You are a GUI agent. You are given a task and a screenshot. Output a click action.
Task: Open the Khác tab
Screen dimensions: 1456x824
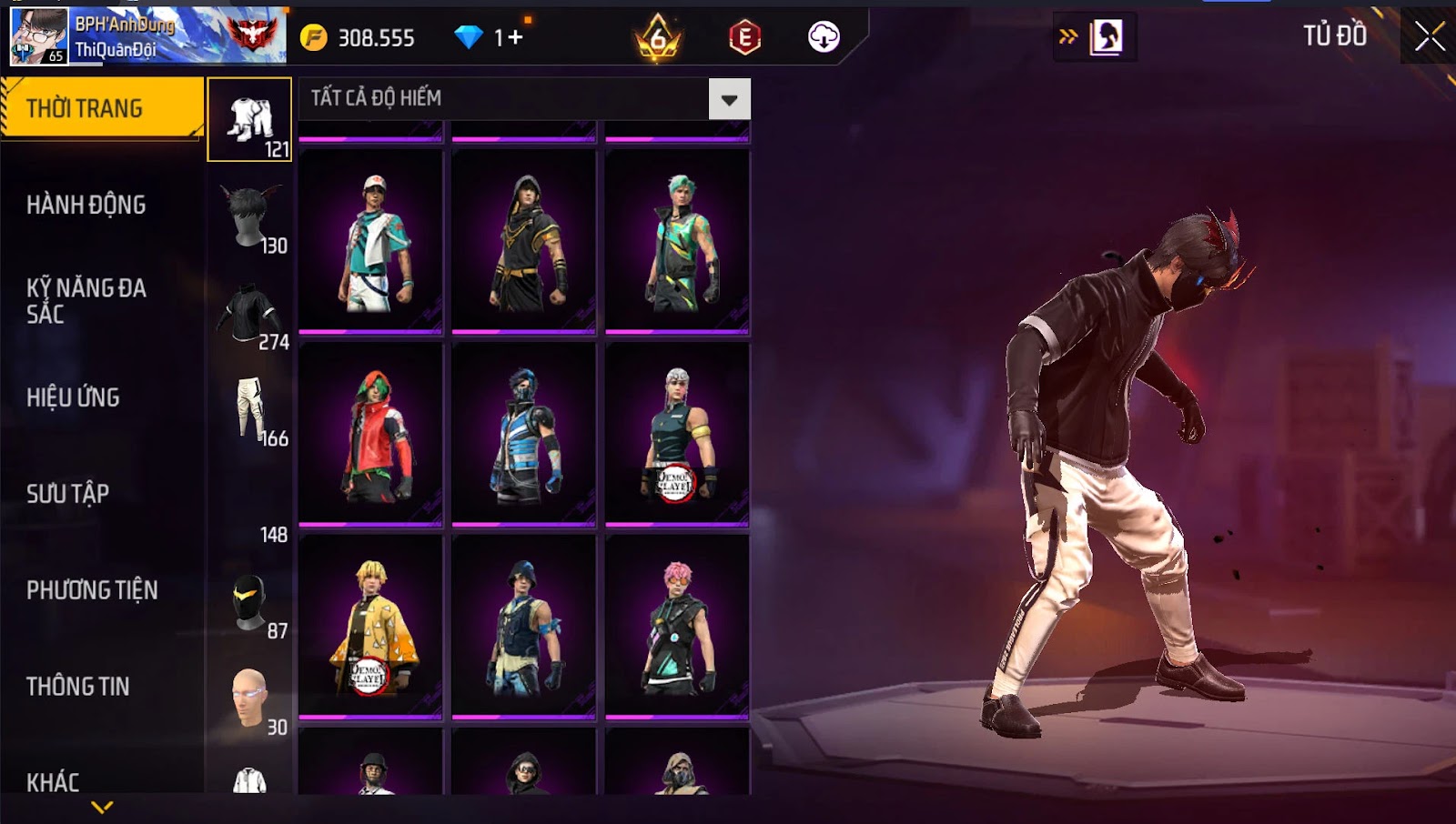[x=53, y=782]
